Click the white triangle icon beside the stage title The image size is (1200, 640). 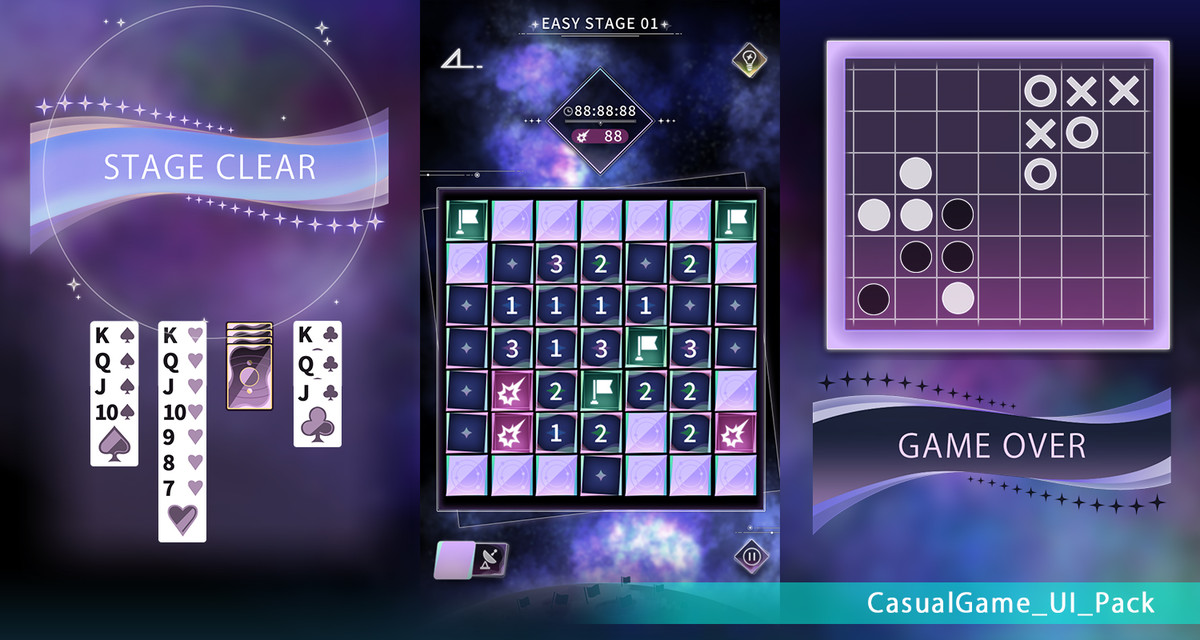459,60
